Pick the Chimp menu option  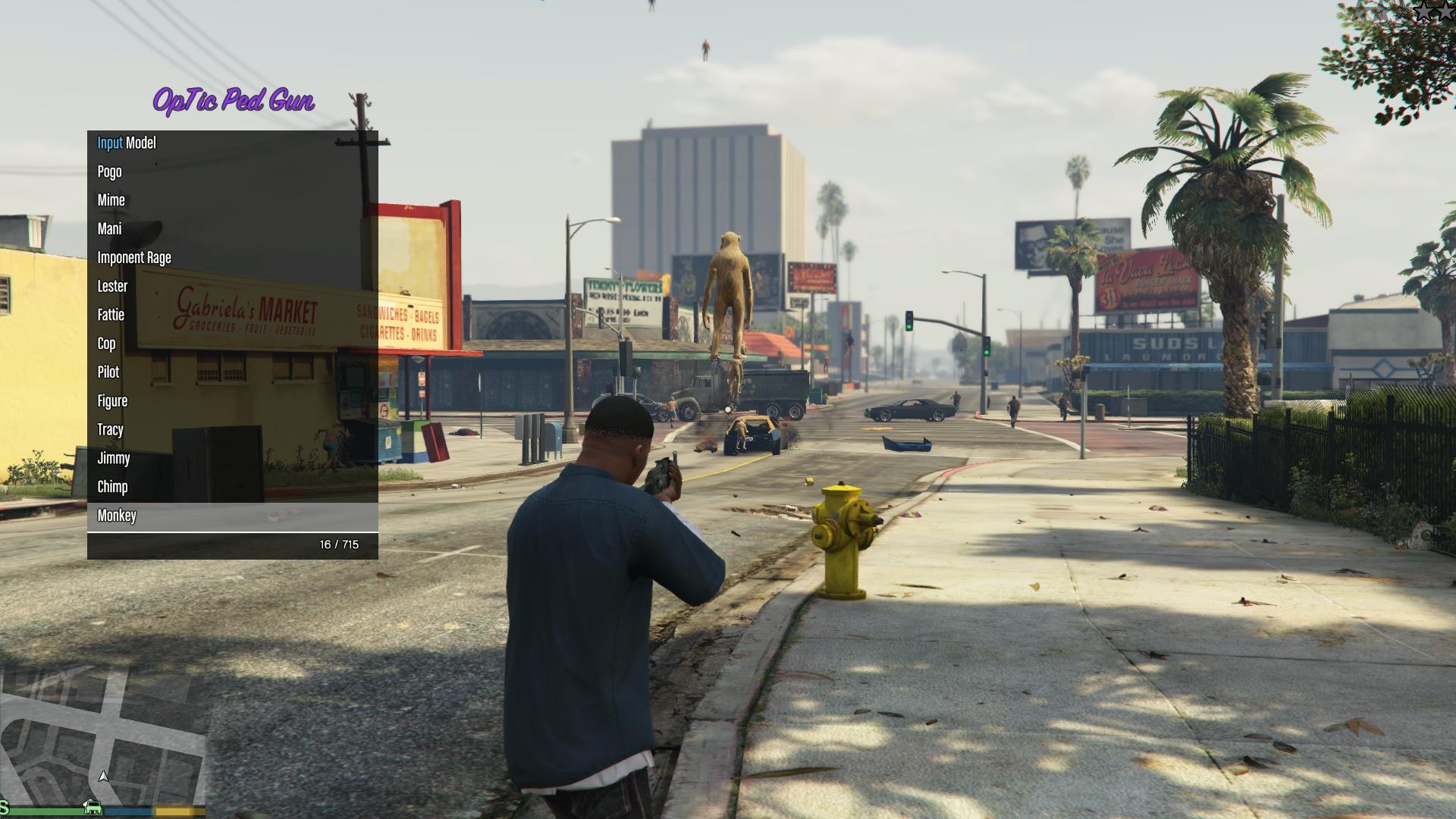point(112,487)
